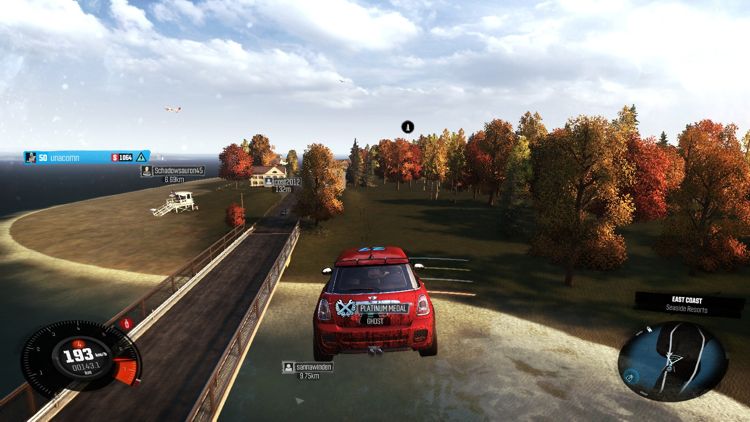
Task: Click the Platinum Medal ghost label
Action: point(374,310)
